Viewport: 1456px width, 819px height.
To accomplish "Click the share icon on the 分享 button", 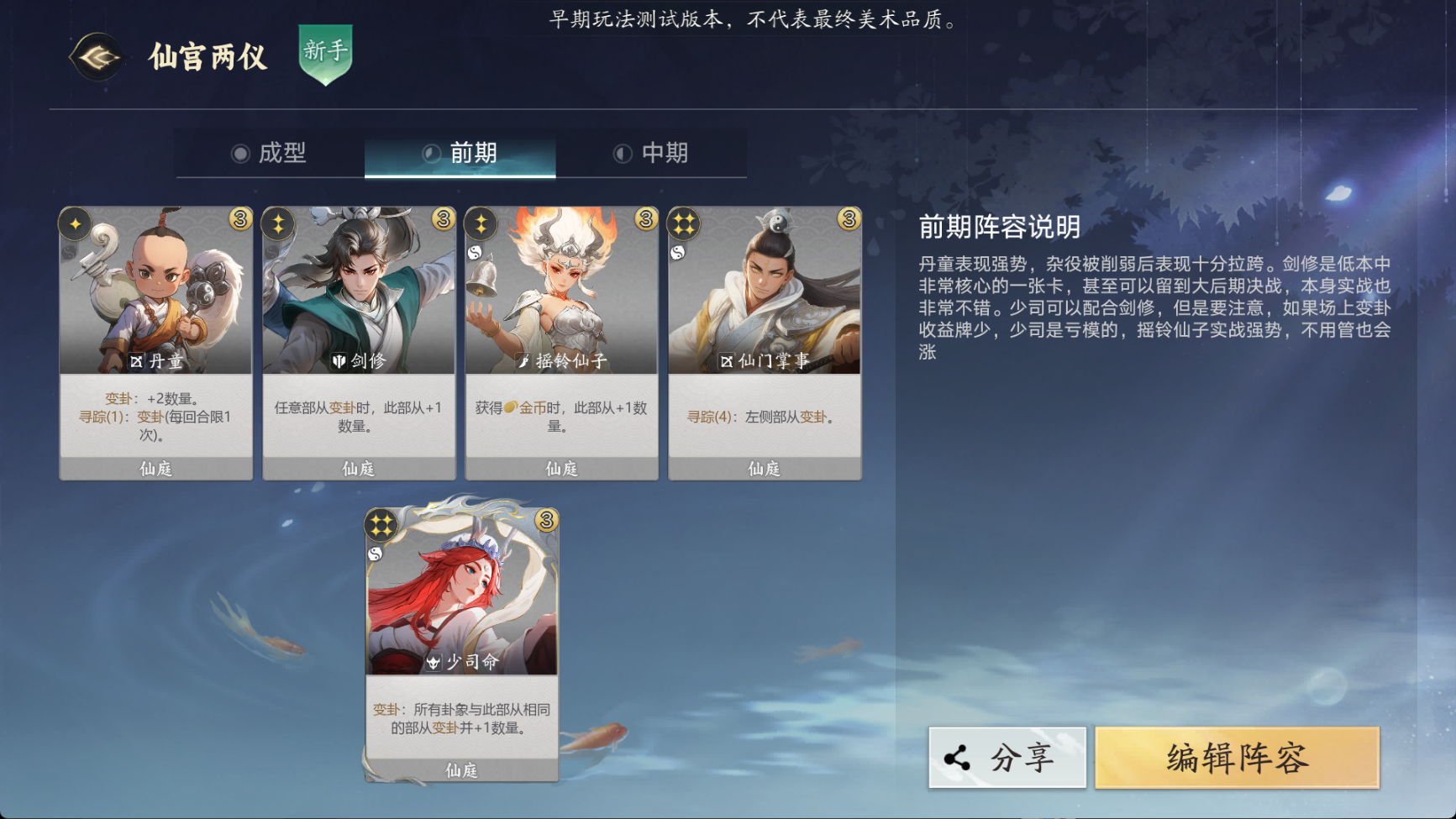I will click(955, 755).
